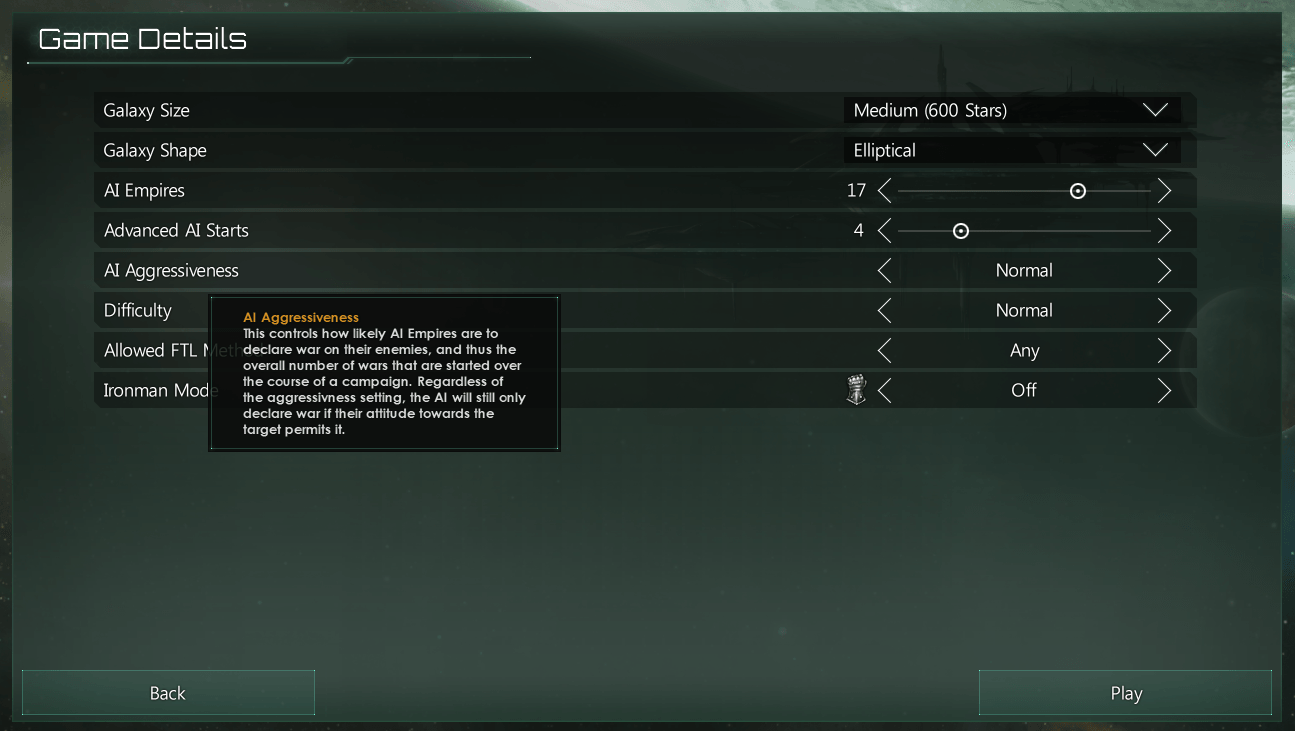Image resolution: width=1295 pixels, height=731 pixels.
Task: Increase Advanced AI Starts with right arrow
Action: point(1164,231)
